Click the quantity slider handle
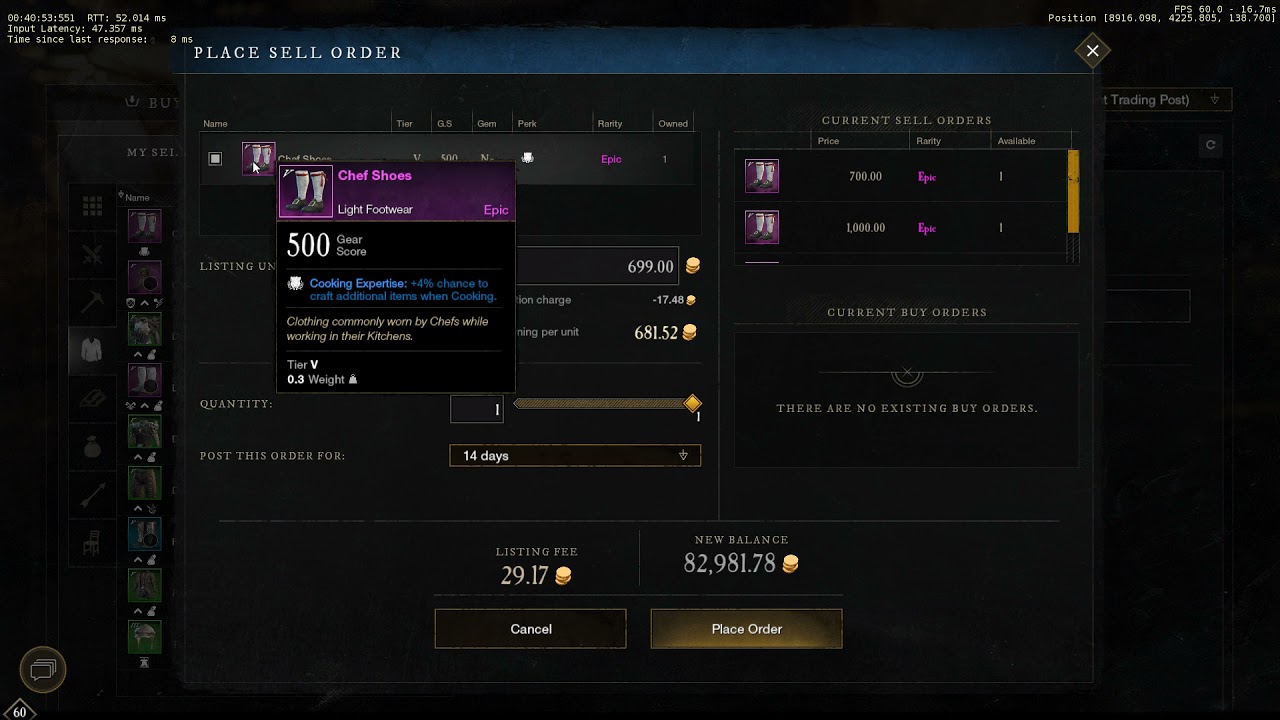 tap(692, 403)
